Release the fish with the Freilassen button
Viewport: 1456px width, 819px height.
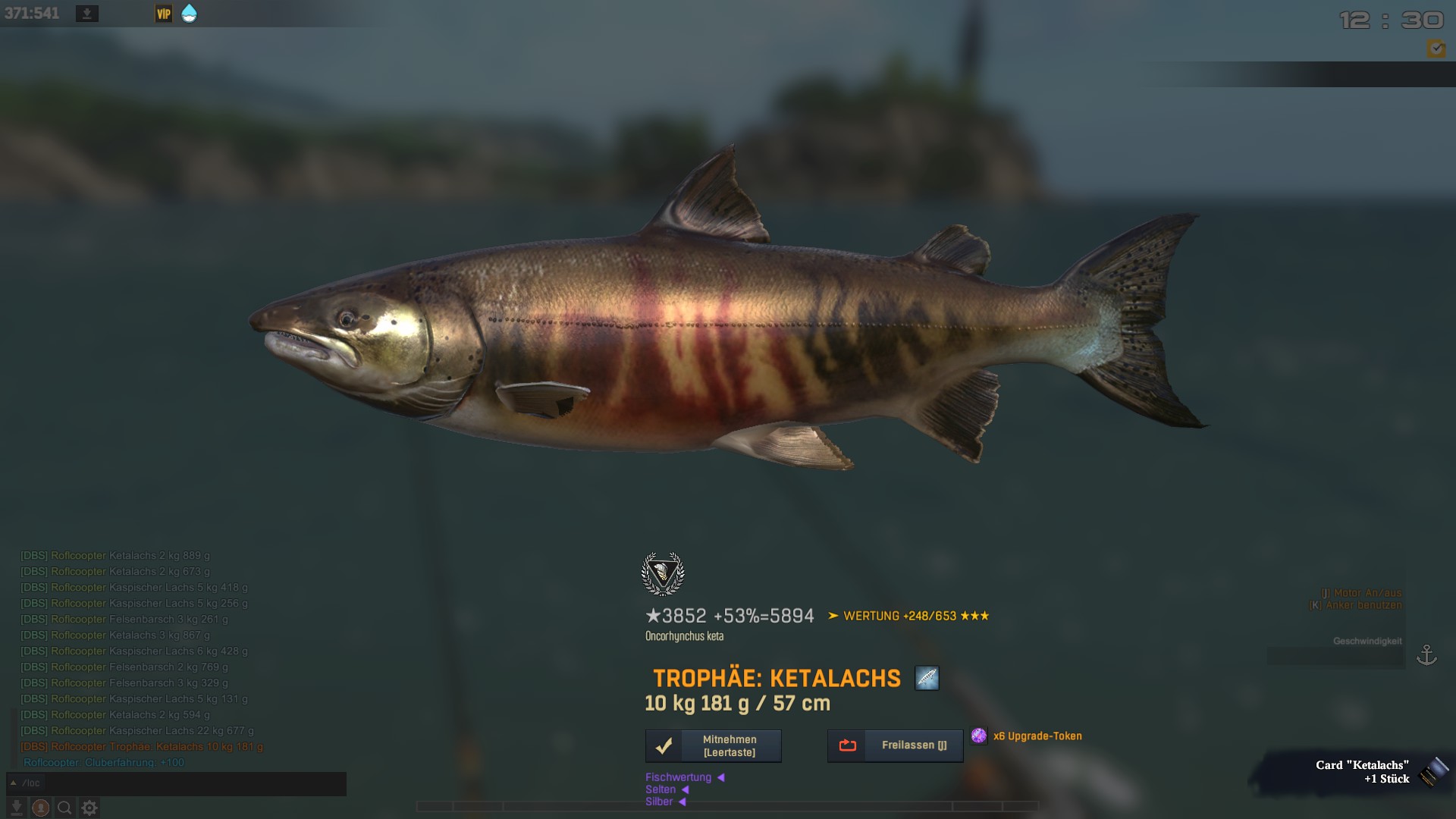pos(895,746)
